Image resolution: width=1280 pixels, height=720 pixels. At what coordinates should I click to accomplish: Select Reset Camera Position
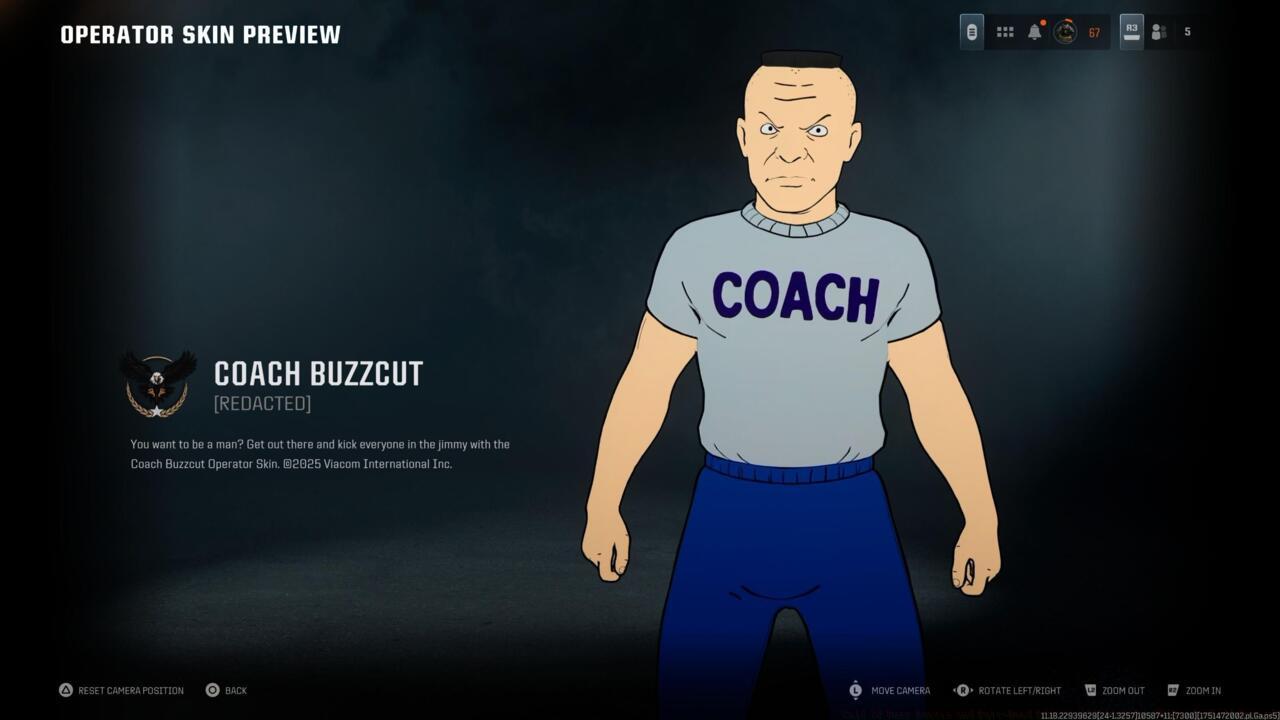120,690
